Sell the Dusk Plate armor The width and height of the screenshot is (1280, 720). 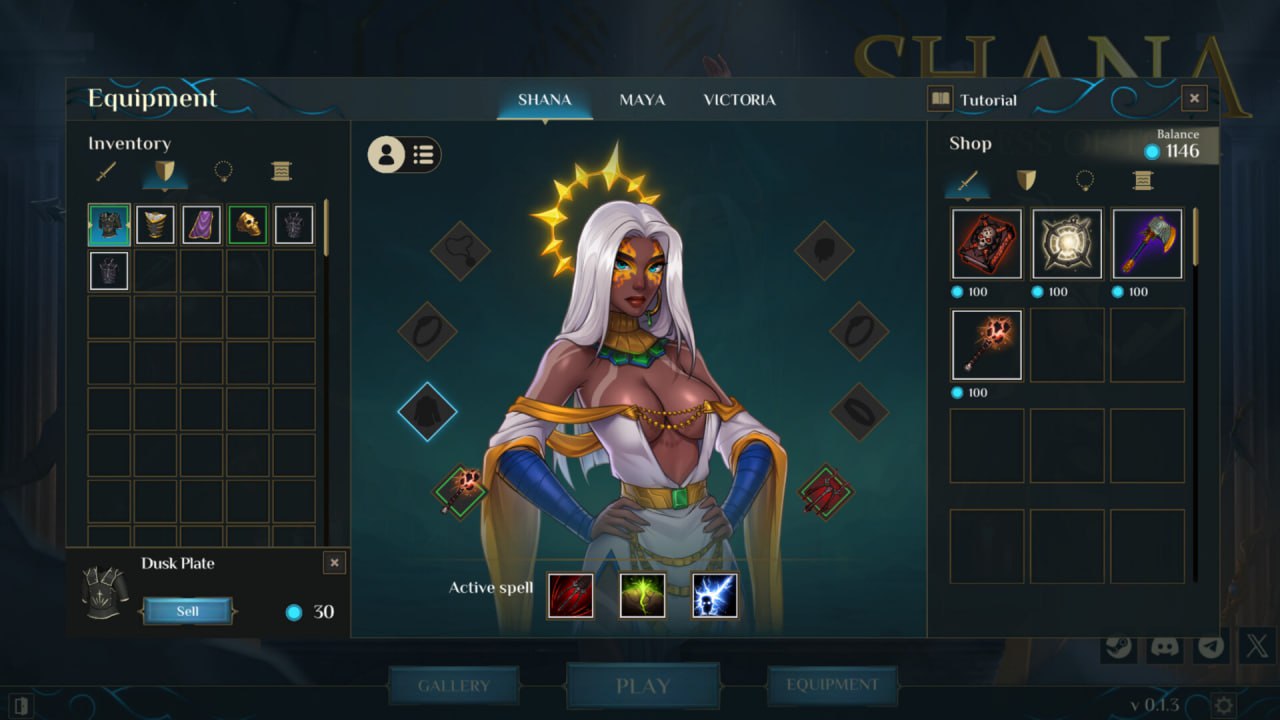pyautogui.click(x=188, y=611)
